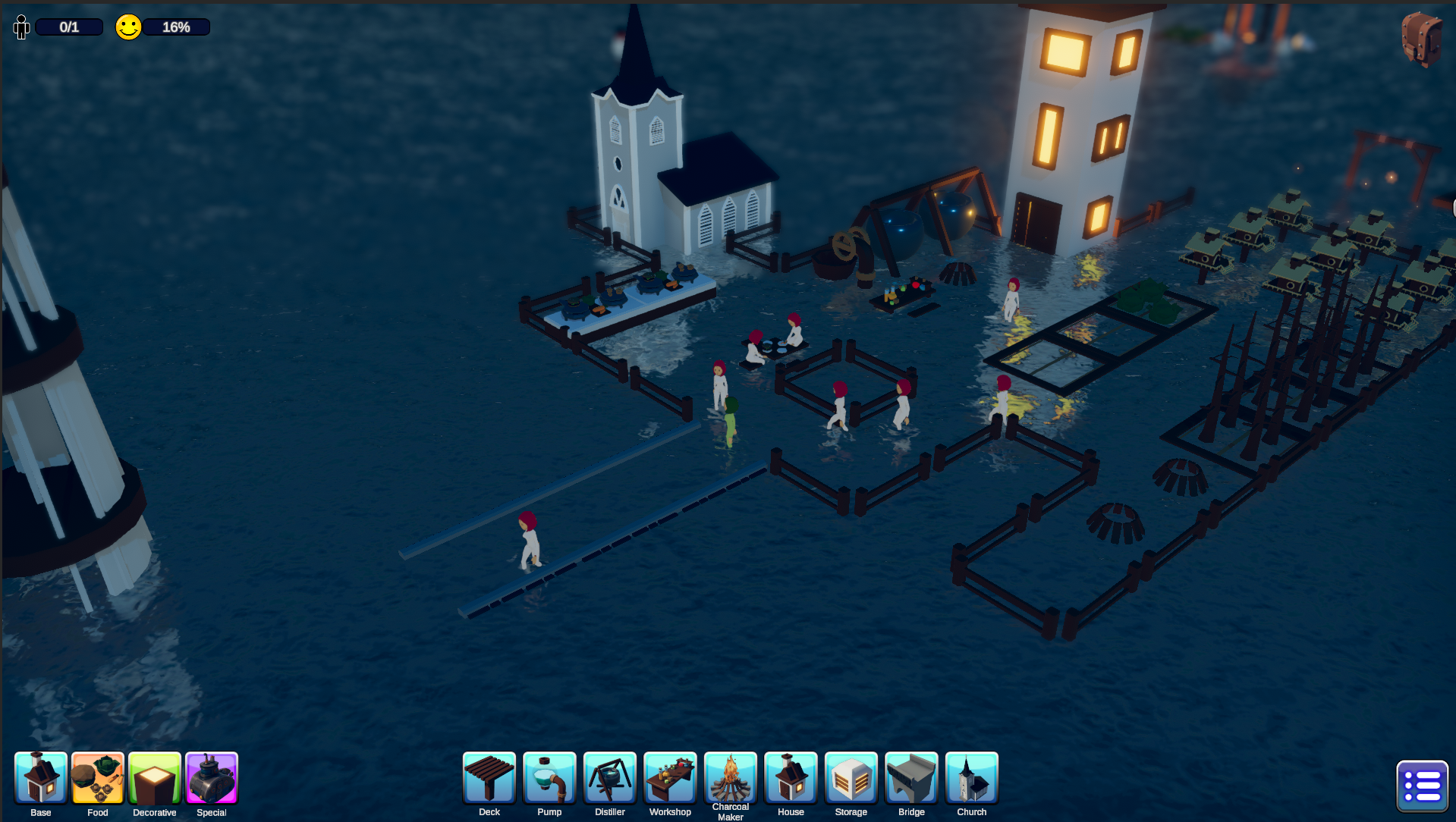Open the Food building category

98,778
